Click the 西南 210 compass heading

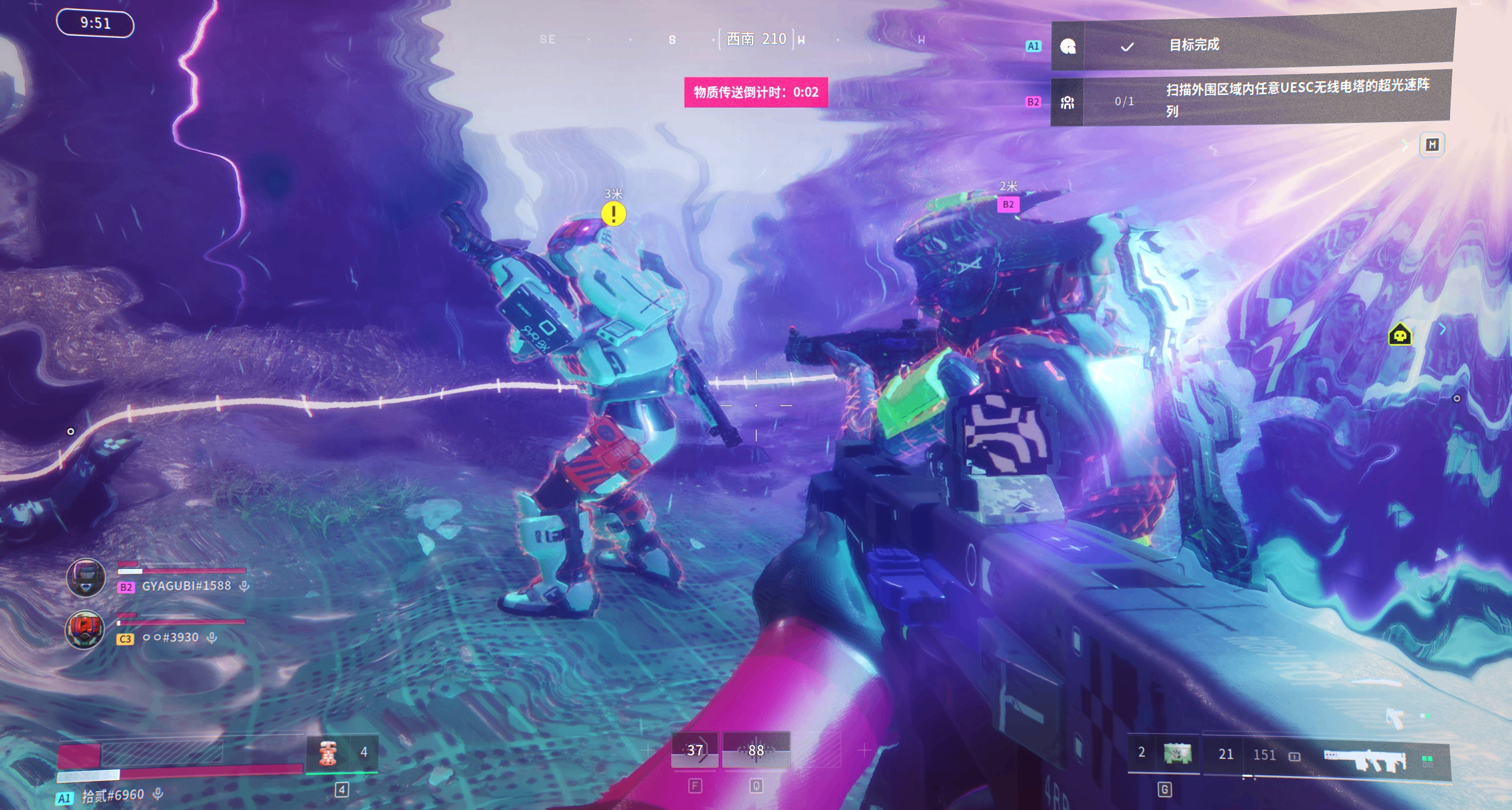757,39
